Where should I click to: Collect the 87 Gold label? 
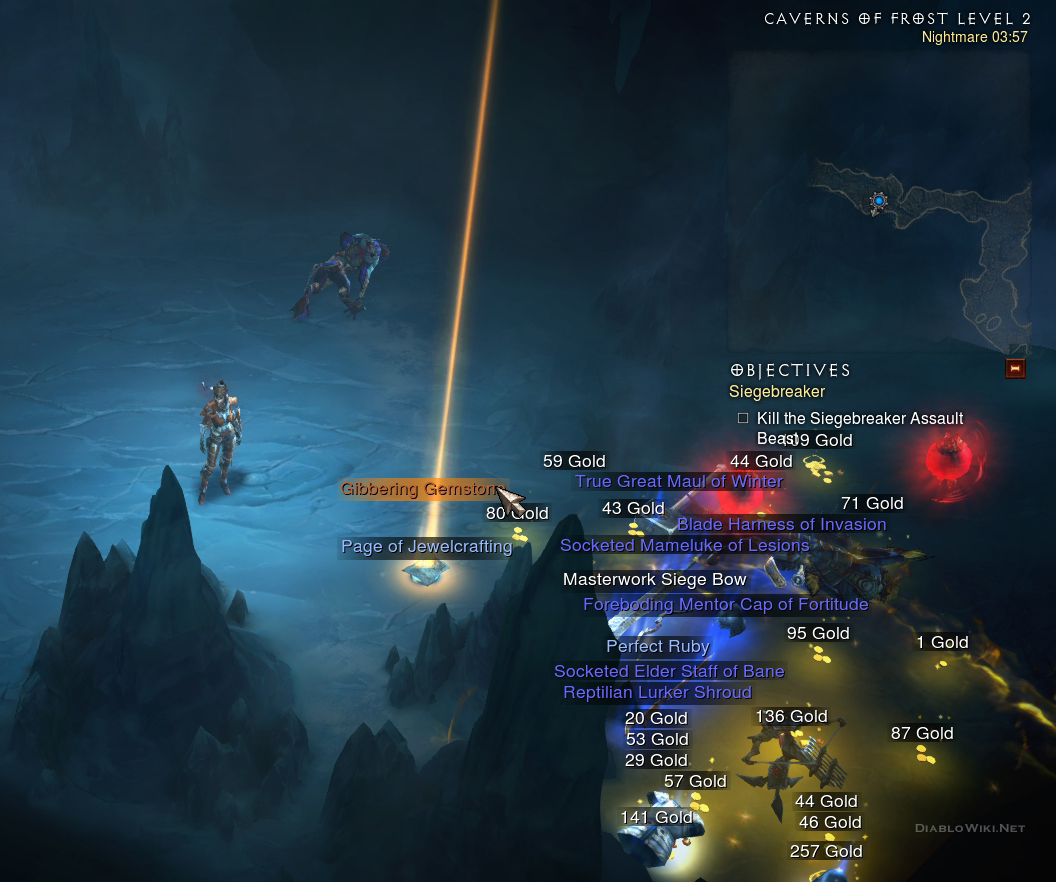[x=922, y=734]
